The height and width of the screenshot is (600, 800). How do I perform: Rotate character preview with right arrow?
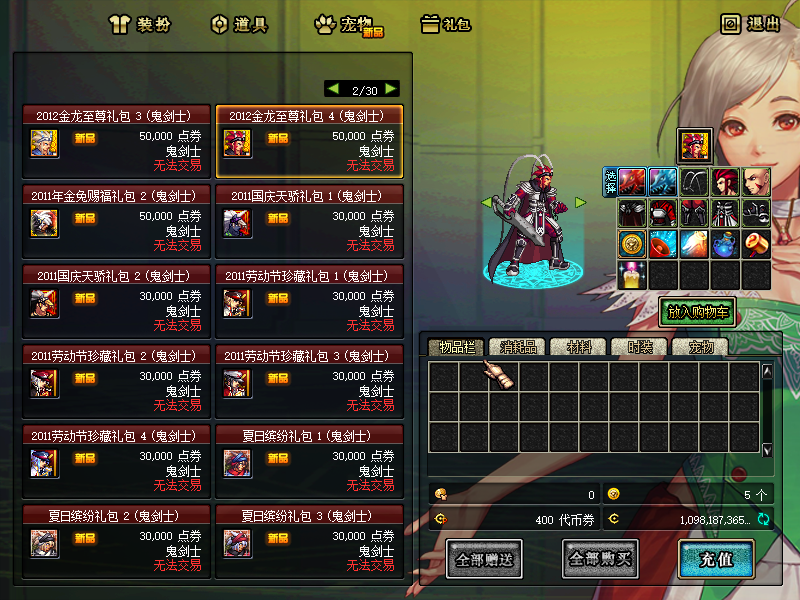coord(580,203)
